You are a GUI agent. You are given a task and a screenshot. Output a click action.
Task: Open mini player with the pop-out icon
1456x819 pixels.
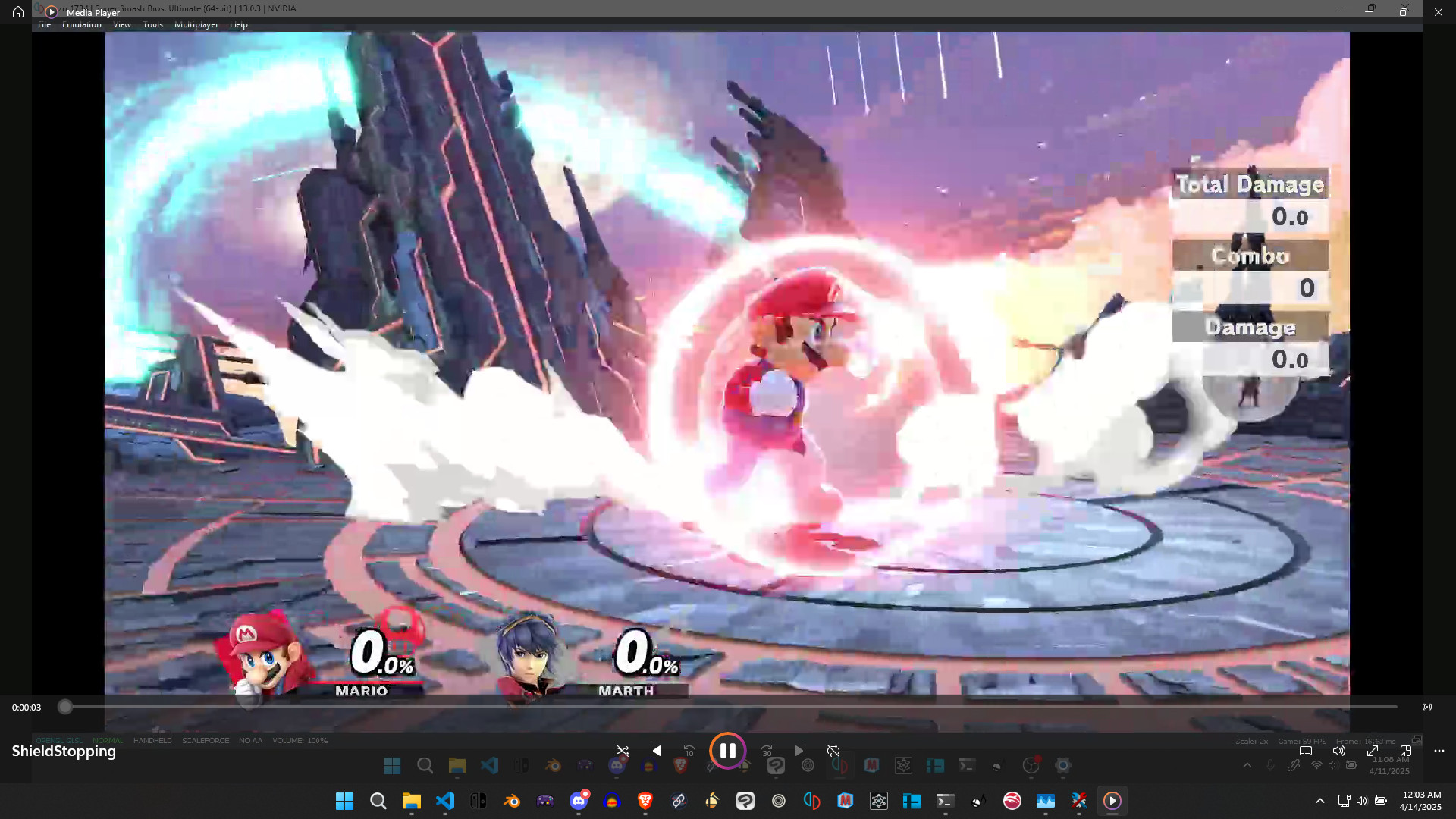click(x=1407, y=751)
